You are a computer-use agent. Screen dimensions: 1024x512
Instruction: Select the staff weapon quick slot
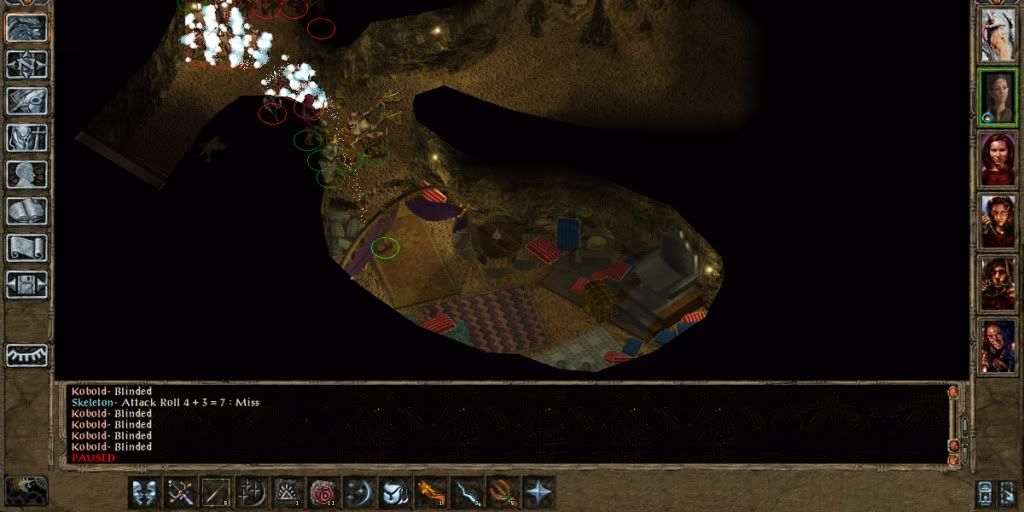point(216,492)
